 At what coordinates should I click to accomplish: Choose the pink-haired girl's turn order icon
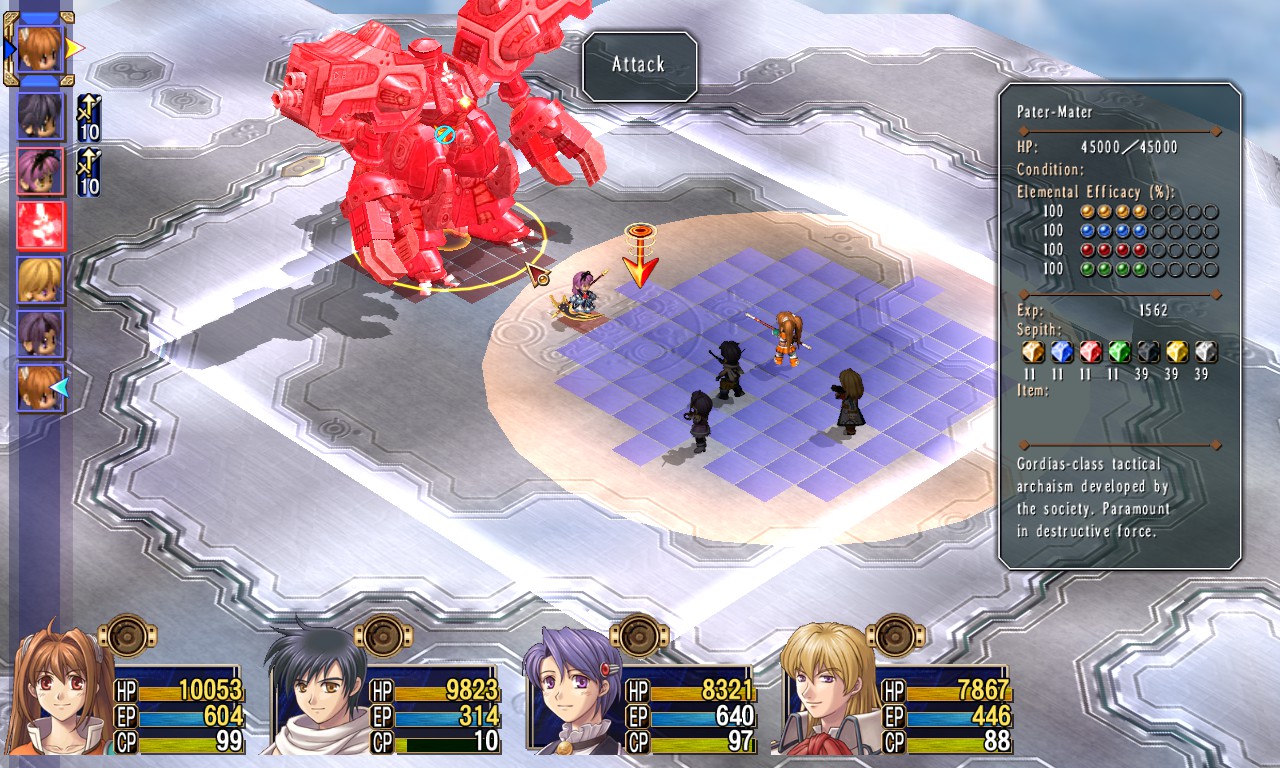41,171
